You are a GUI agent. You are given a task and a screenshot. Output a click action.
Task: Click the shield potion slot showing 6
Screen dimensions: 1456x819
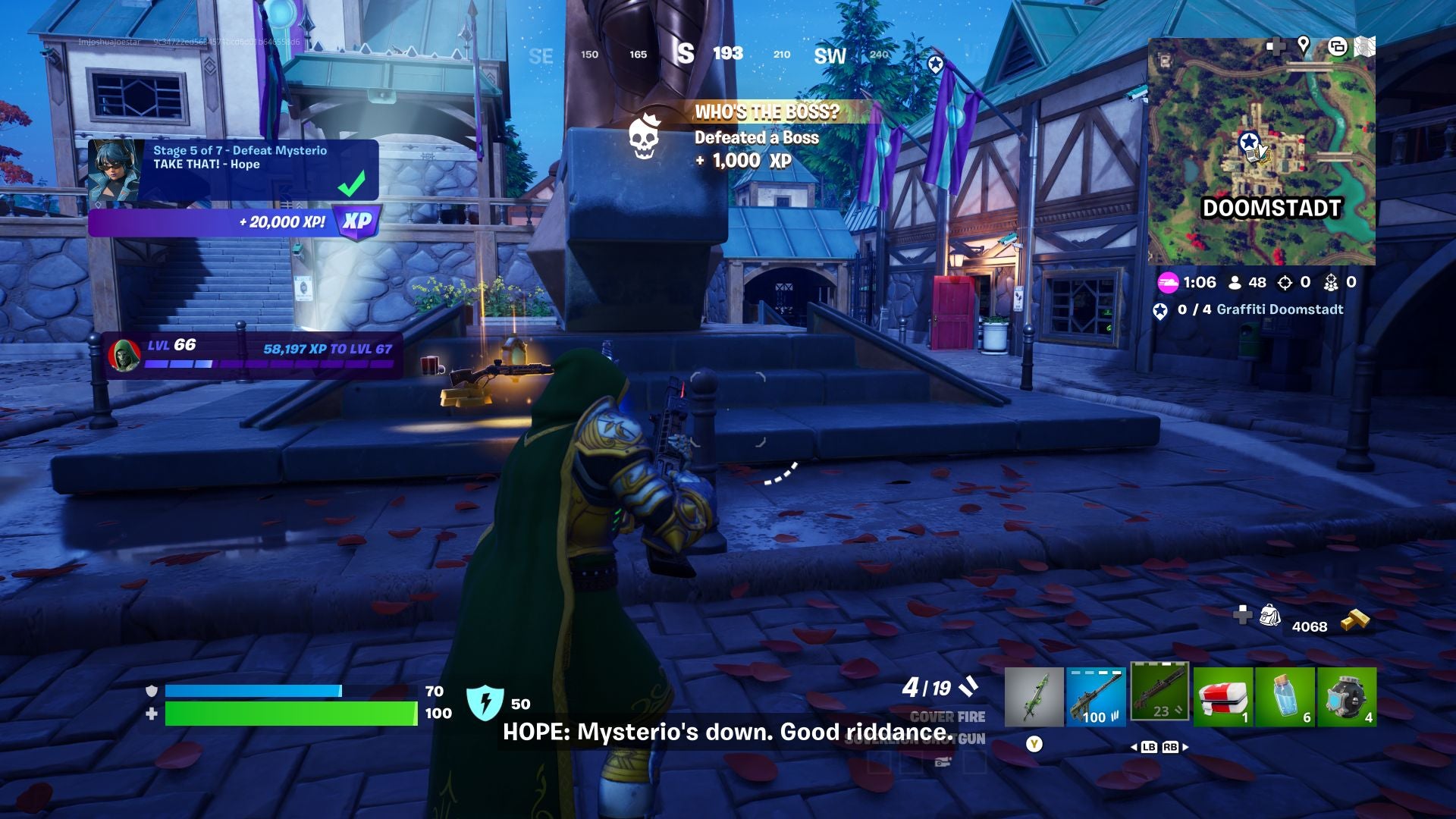1285,694
